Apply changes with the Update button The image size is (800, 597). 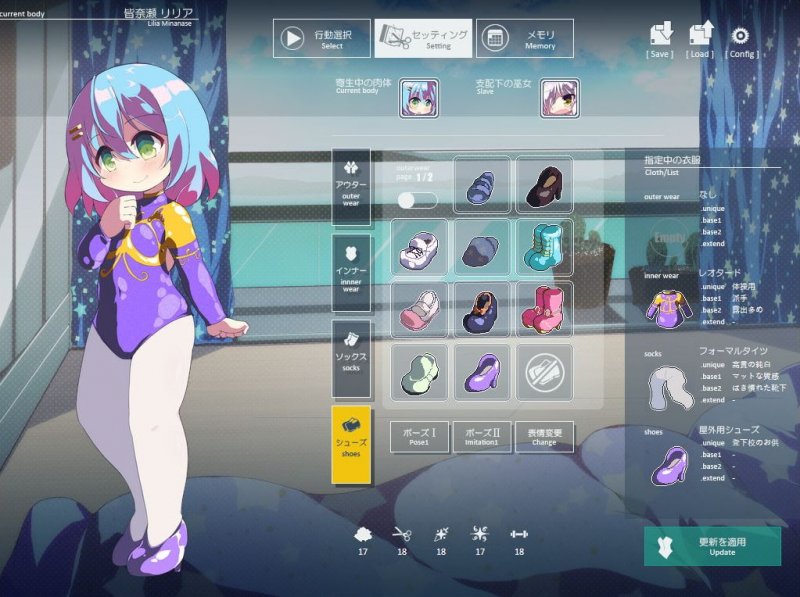(x=712, y=546)
